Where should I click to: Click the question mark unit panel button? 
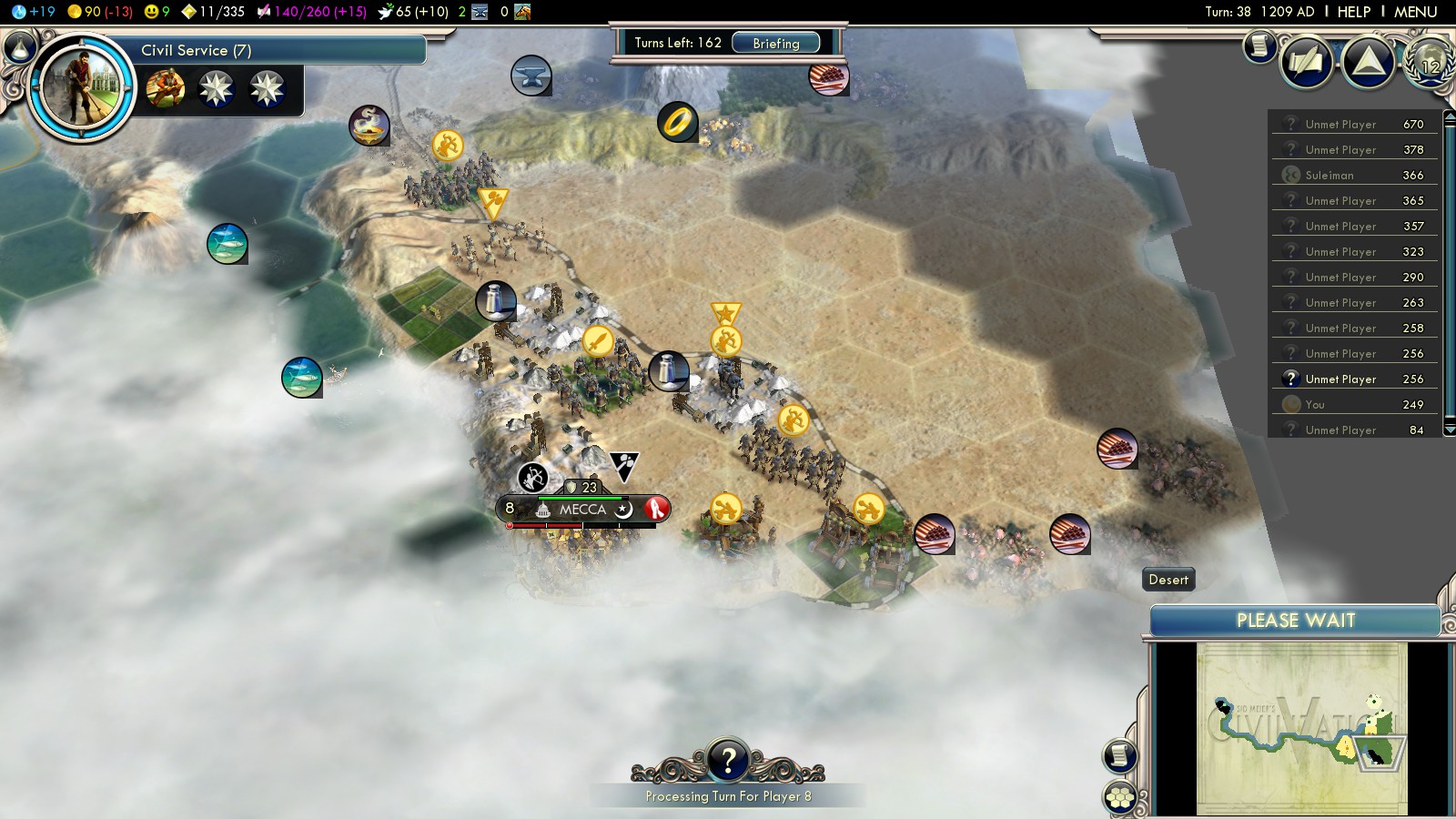[728, 760]
